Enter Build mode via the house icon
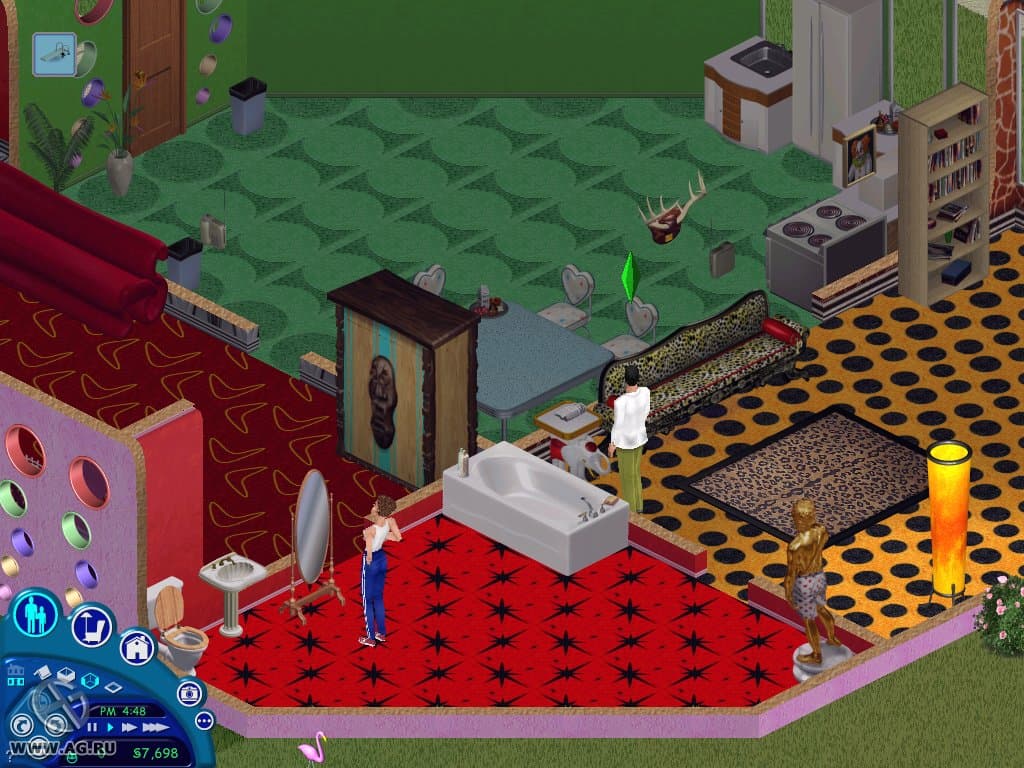This screenshot has width=1024, height=768. (137, 646)
